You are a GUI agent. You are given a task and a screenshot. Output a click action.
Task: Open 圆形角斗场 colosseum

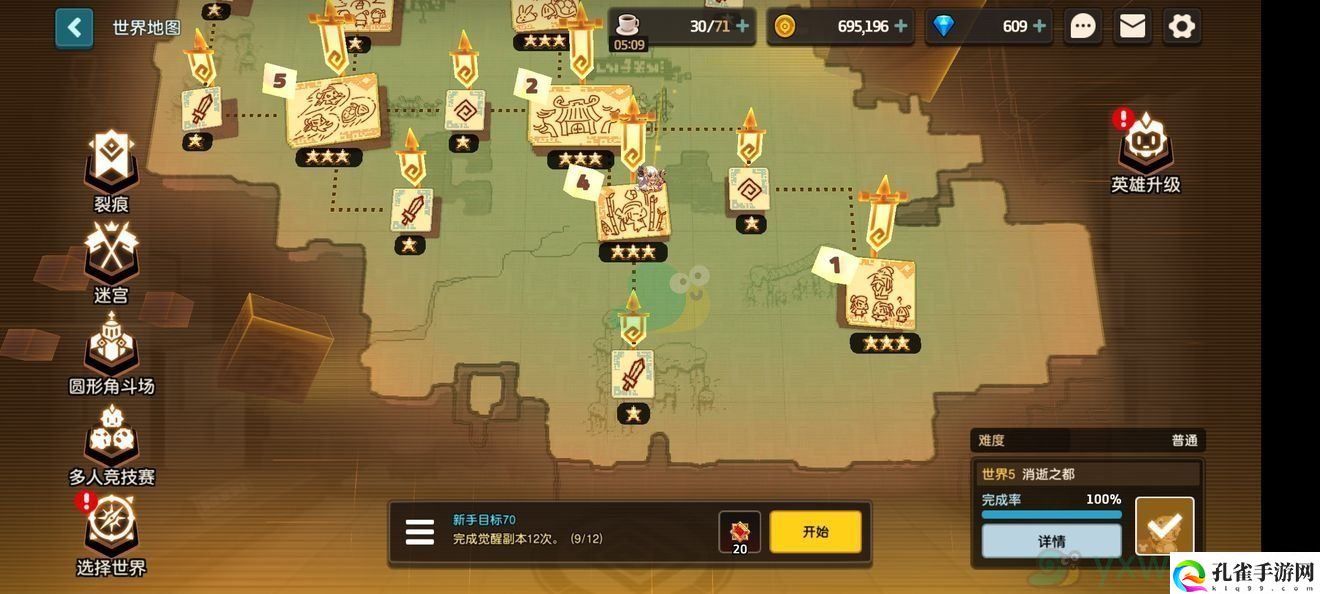coord(111,348)
